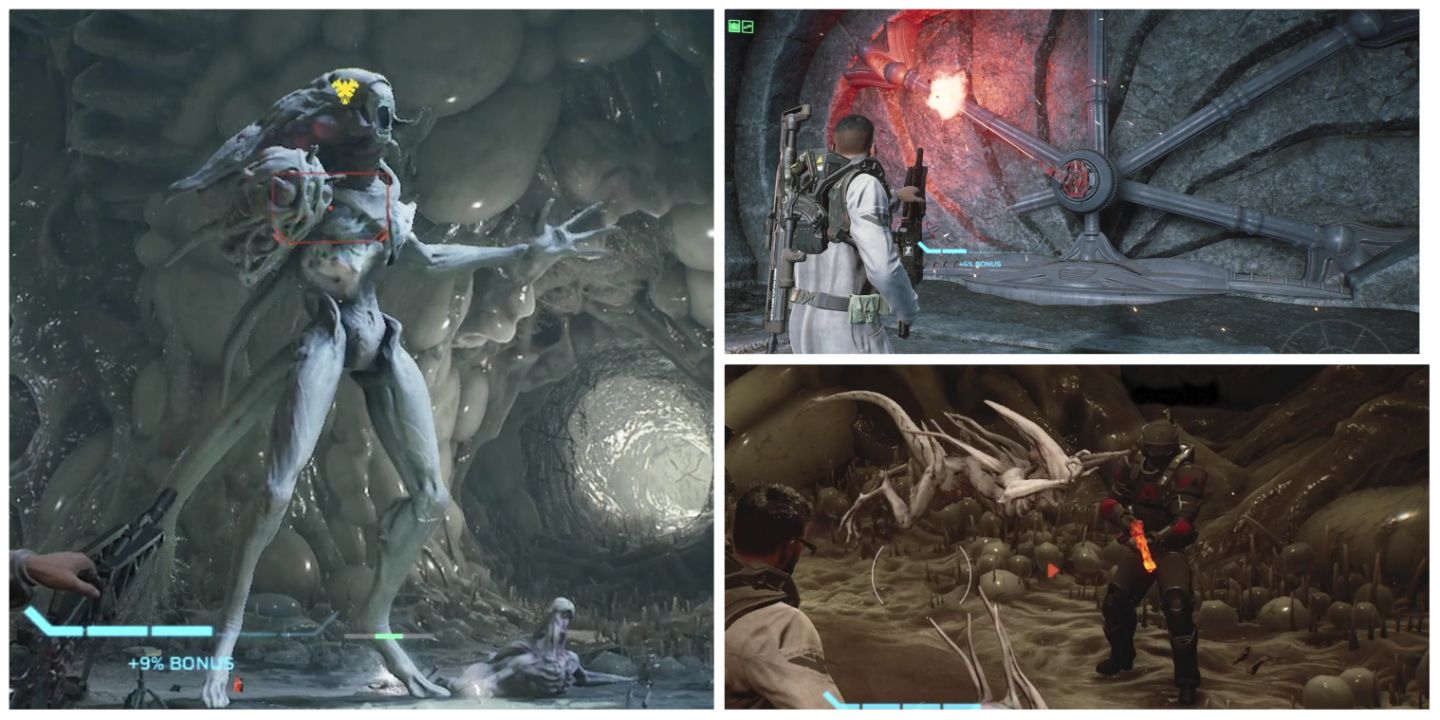This screenshot has width=1440, height=720.
Task: Click the red ammo pickup on the ground
Action: (238, 684)
